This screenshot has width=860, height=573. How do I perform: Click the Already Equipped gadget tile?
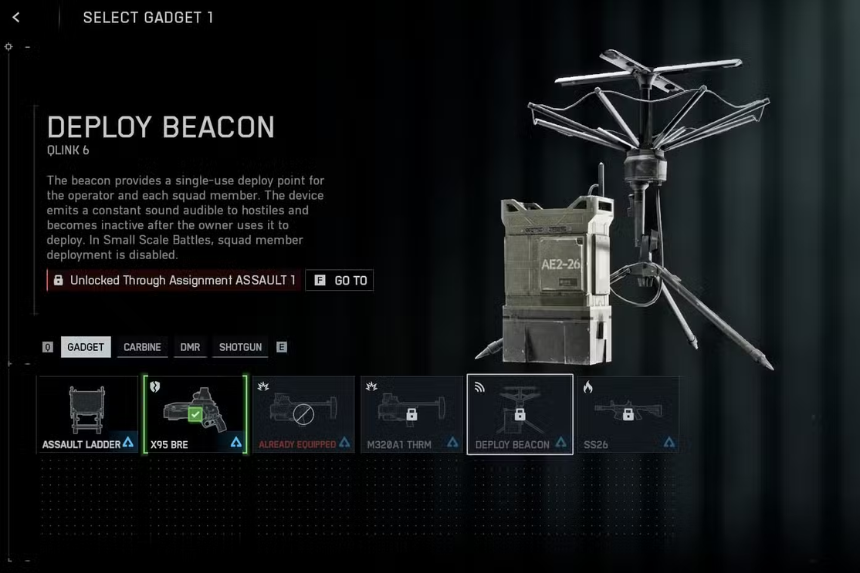tap(303, 414)
